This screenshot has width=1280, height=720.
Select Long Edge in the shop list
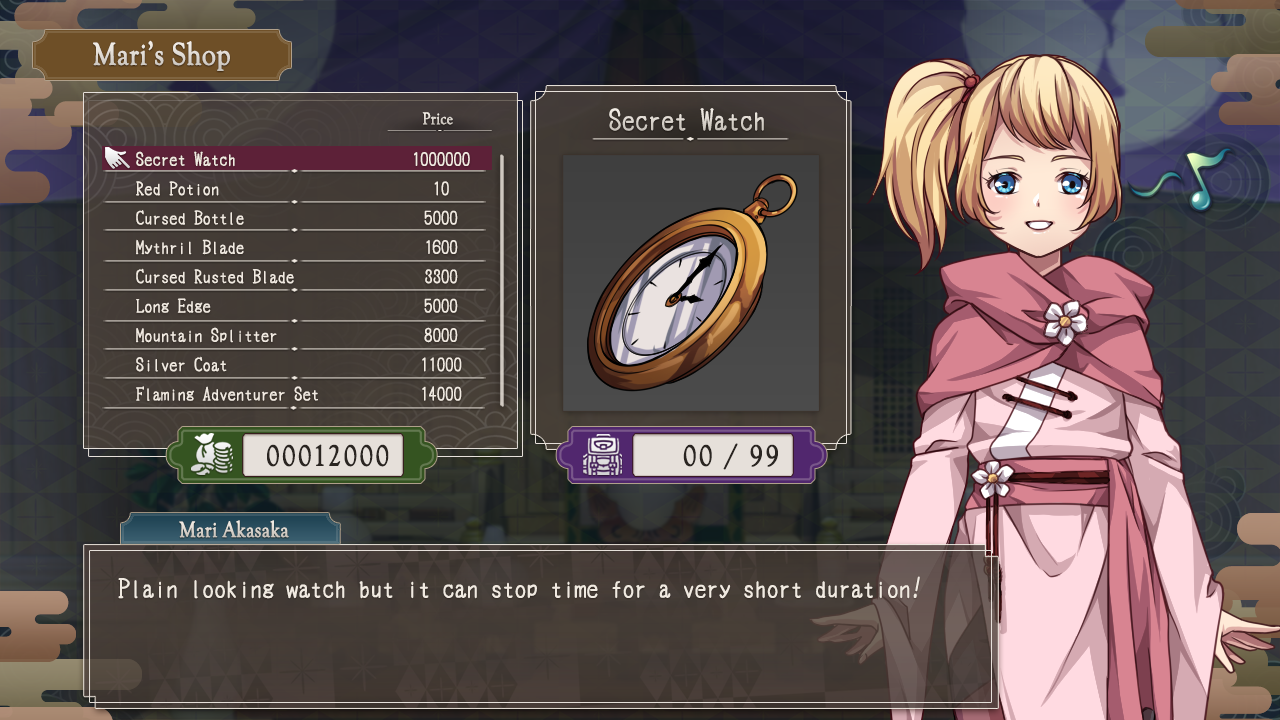coord(298,306)
